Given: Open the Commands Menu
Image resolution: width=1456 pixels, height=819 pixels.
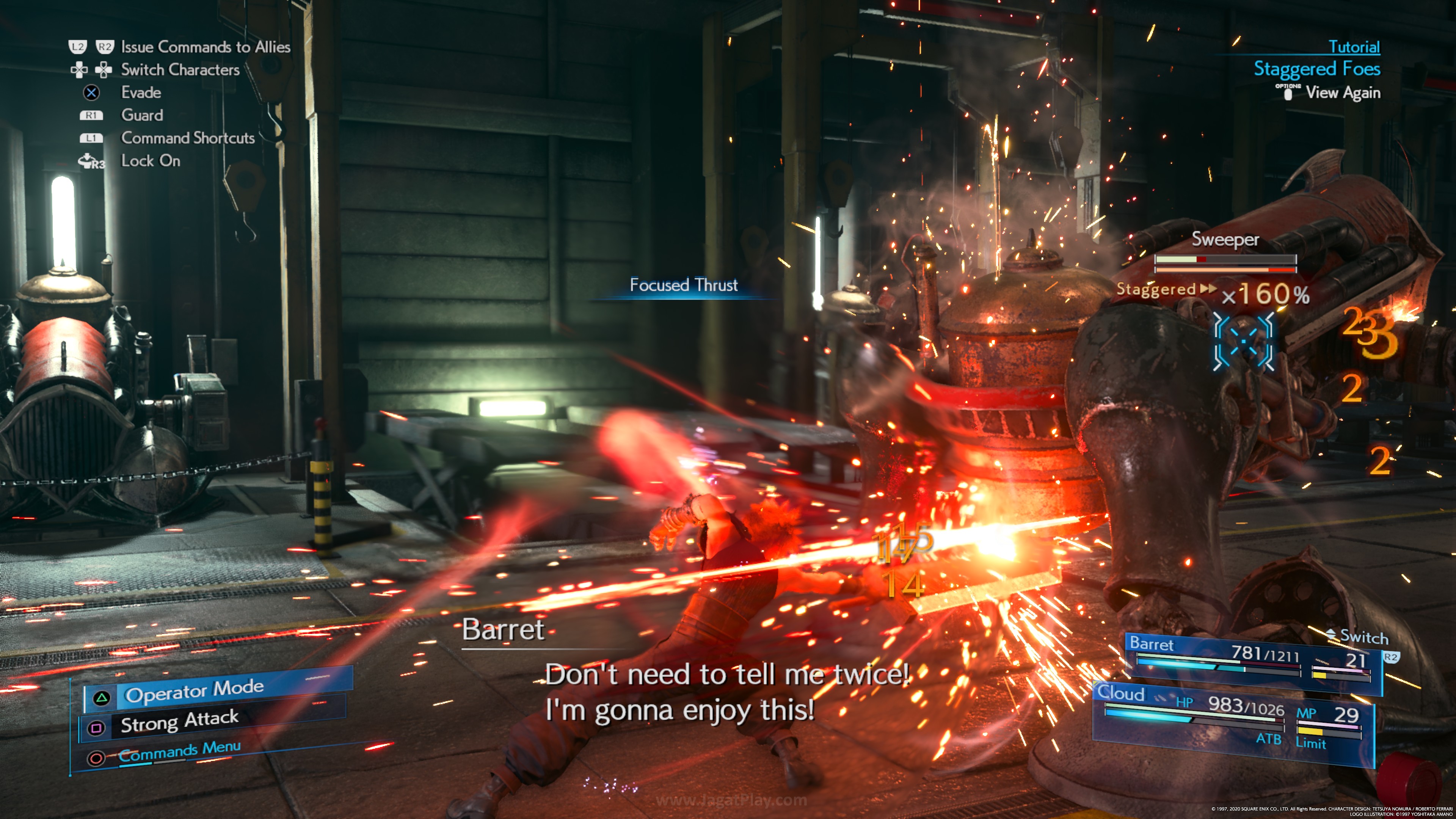Looking at the screenshot, I should [x=179, y=751].
